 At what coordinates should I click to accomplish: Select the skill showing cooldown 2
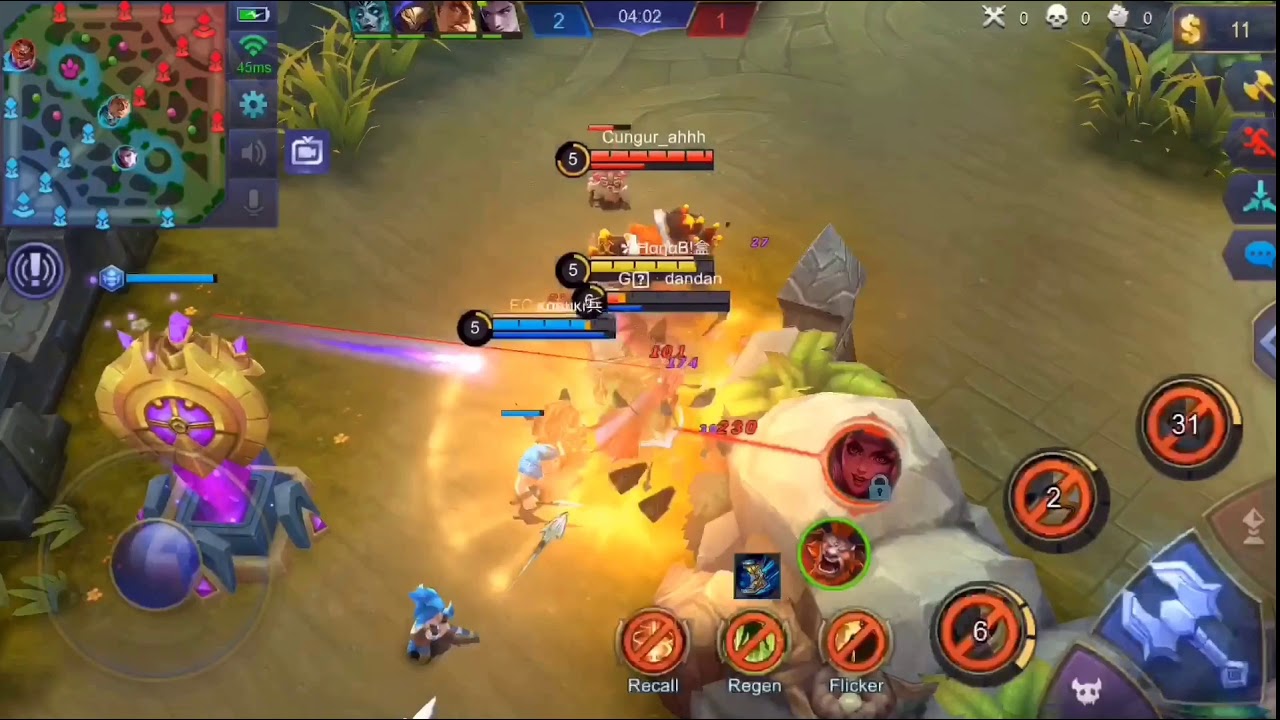(1053, 498)
